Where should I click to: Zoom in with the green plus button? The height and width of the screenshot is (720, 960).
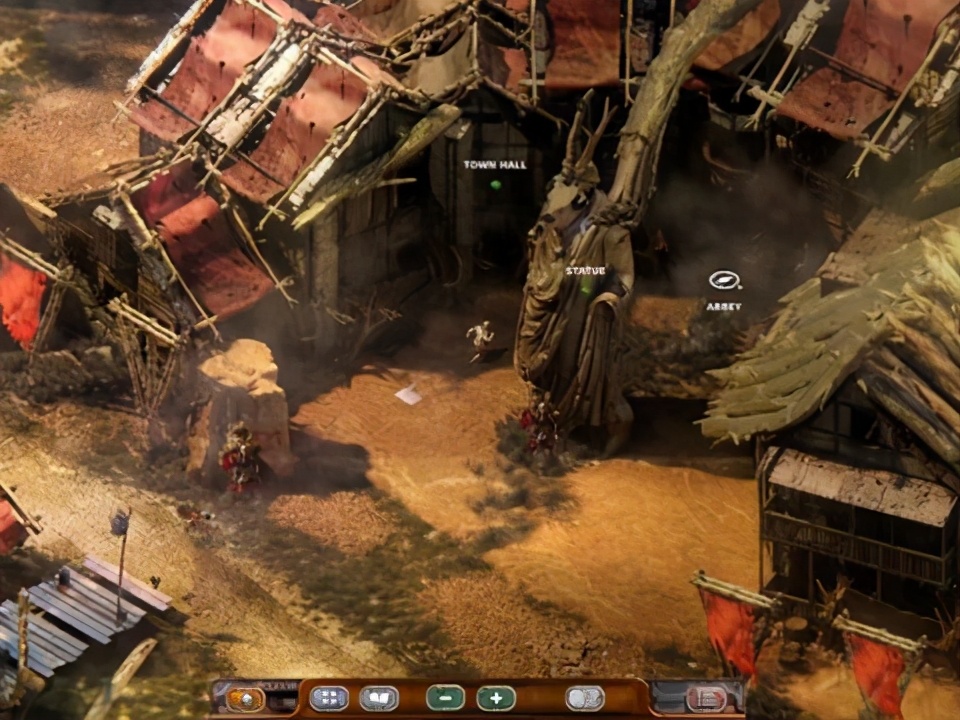496,698
